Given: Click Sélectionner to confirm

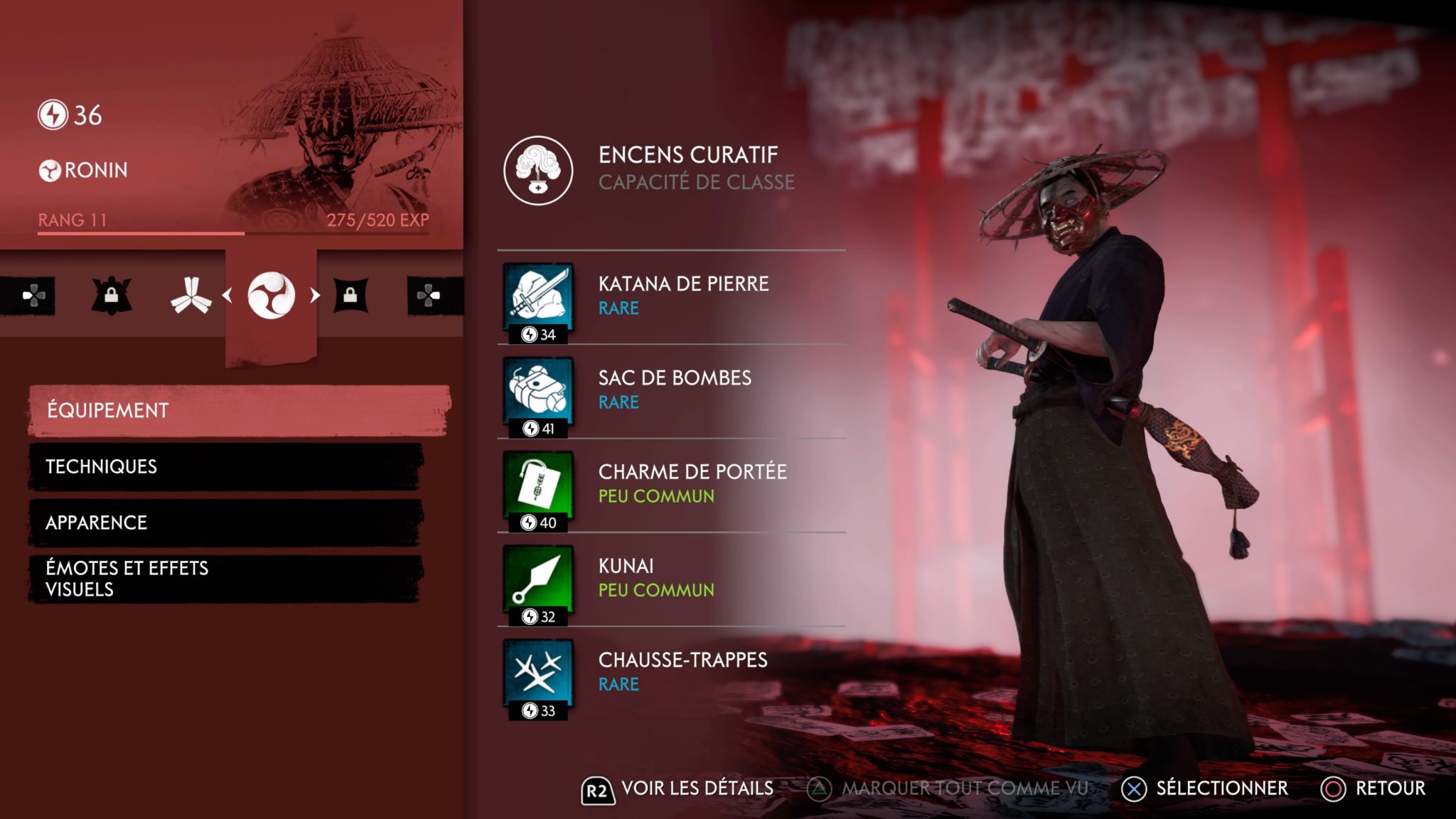Looking at the screenshot, I should (1205, 788).
